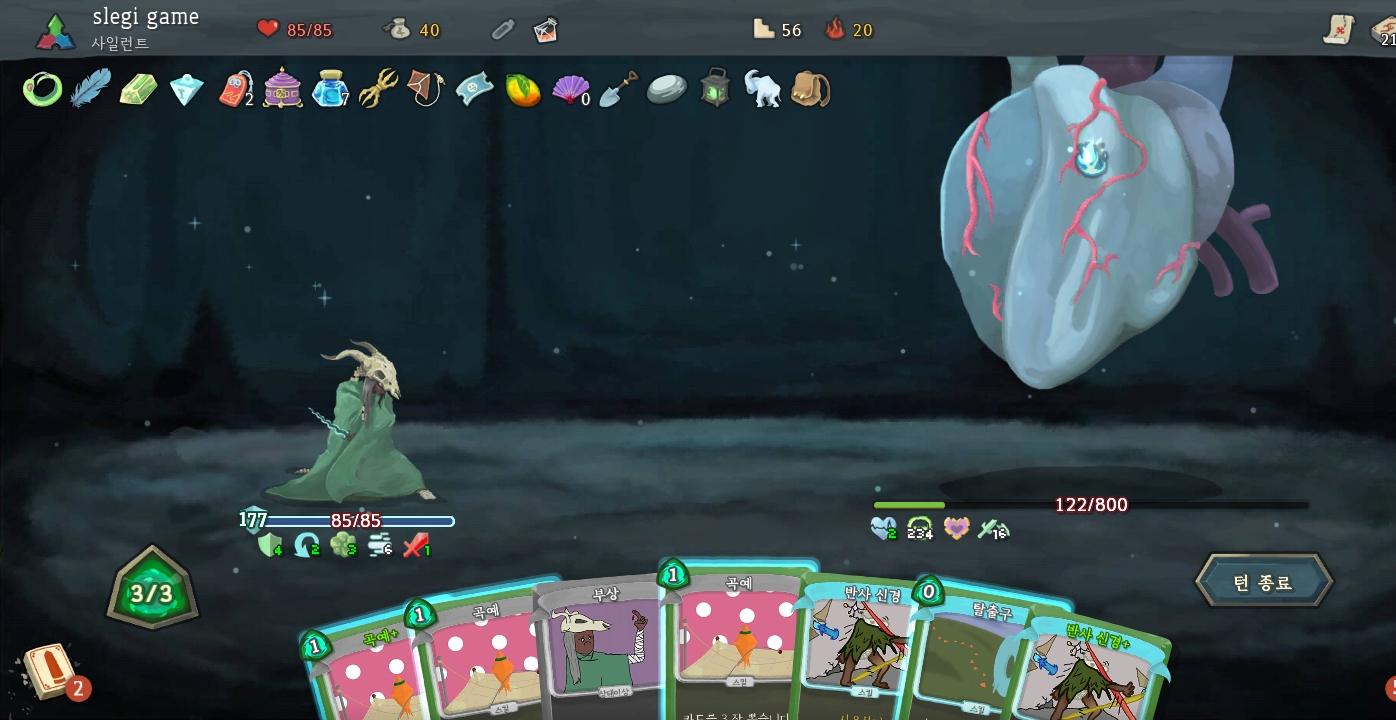
Task: Inspect the gold bar relic
Action: pyautogui.click(x=138, y=90)
